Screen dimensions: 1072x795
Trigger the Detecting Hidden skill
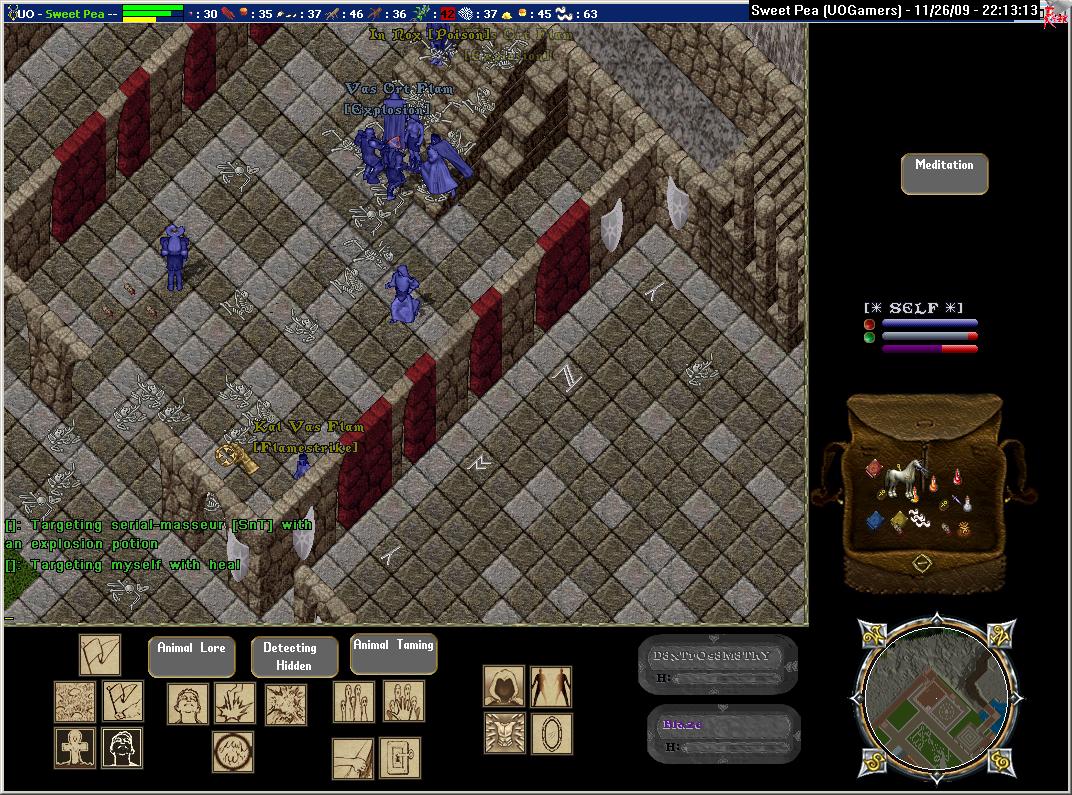coord(294,657)
